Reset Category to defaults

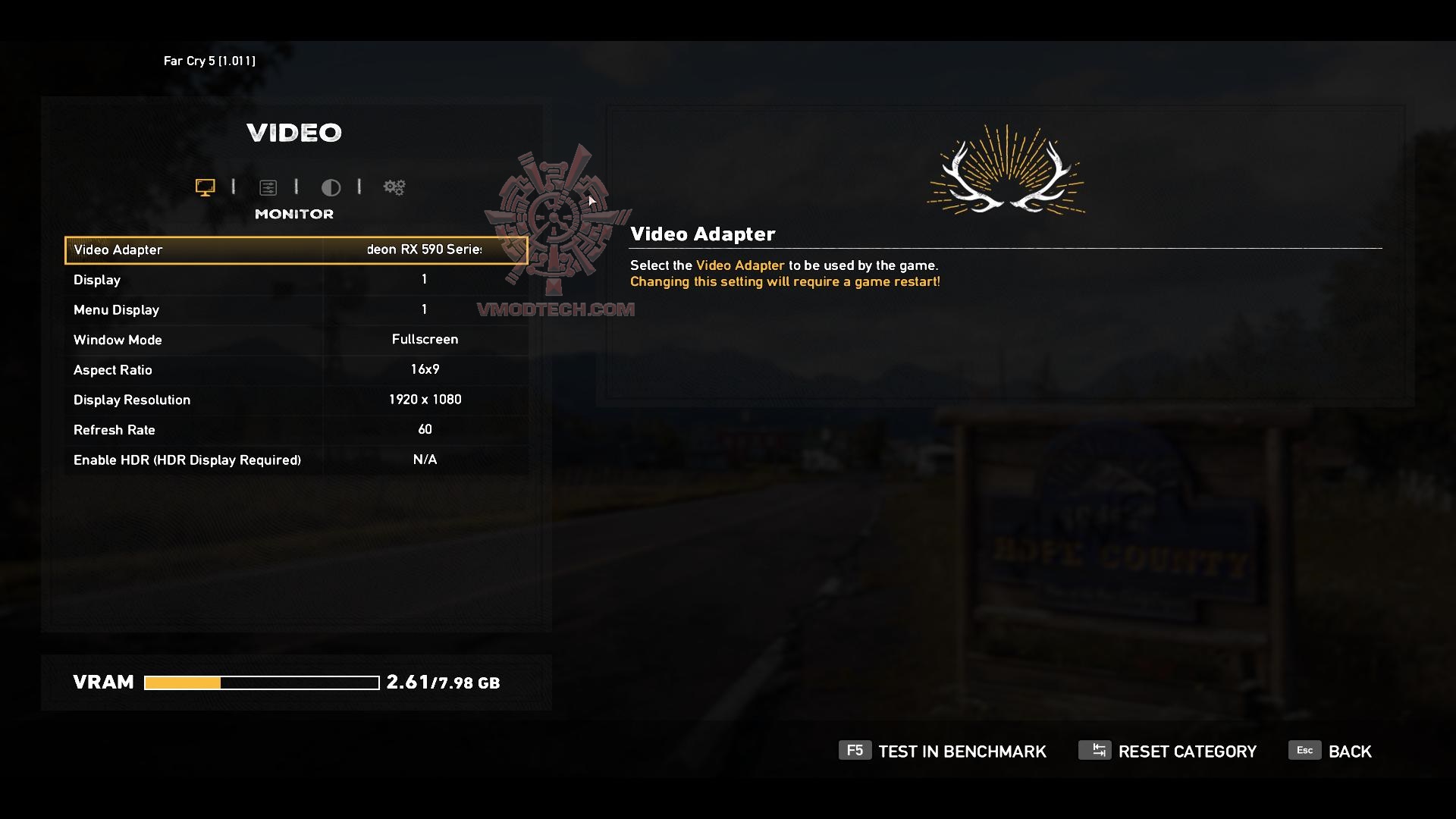tap(1168, 752)
